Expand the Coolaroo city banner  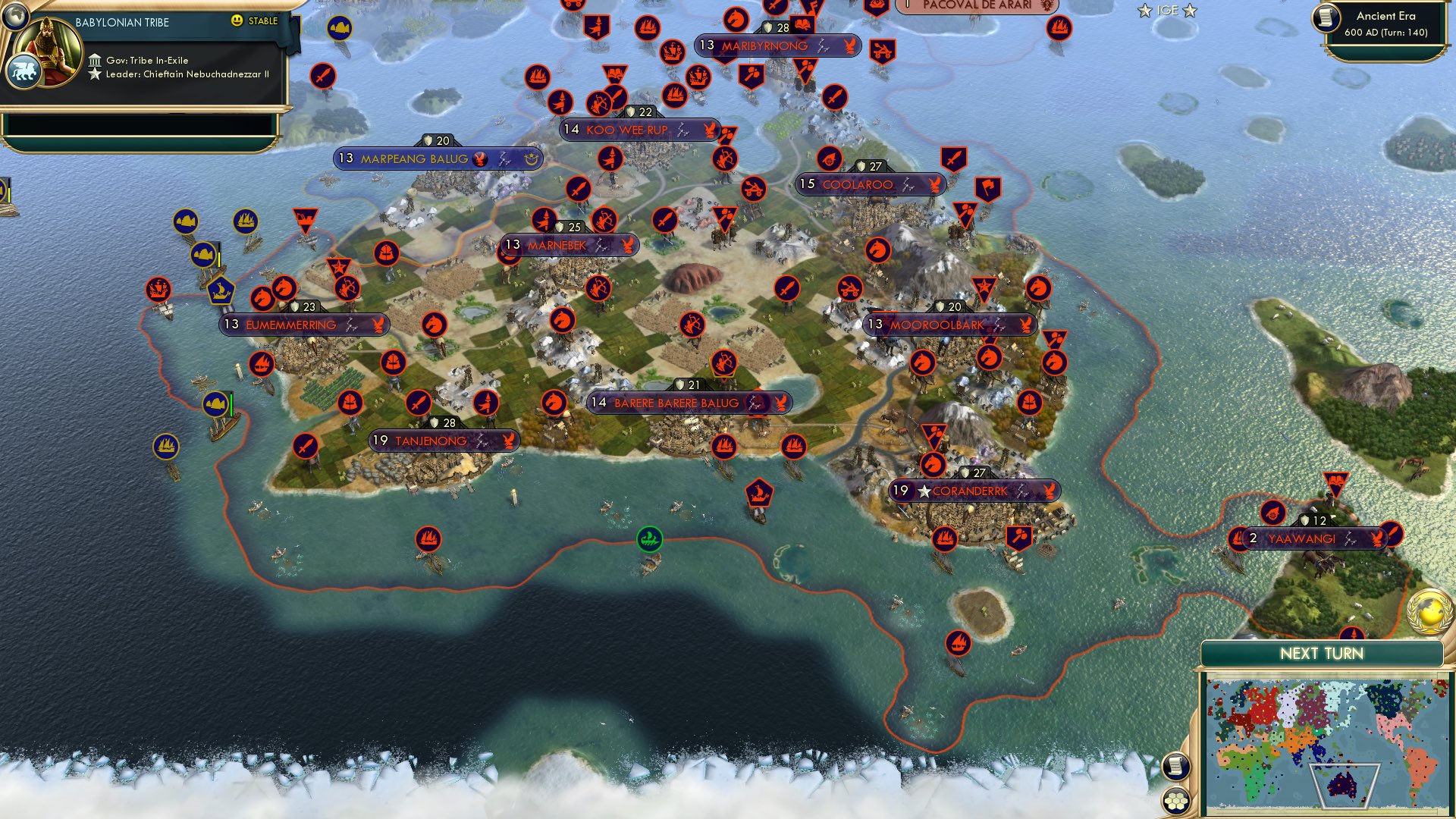coord(864,184)
